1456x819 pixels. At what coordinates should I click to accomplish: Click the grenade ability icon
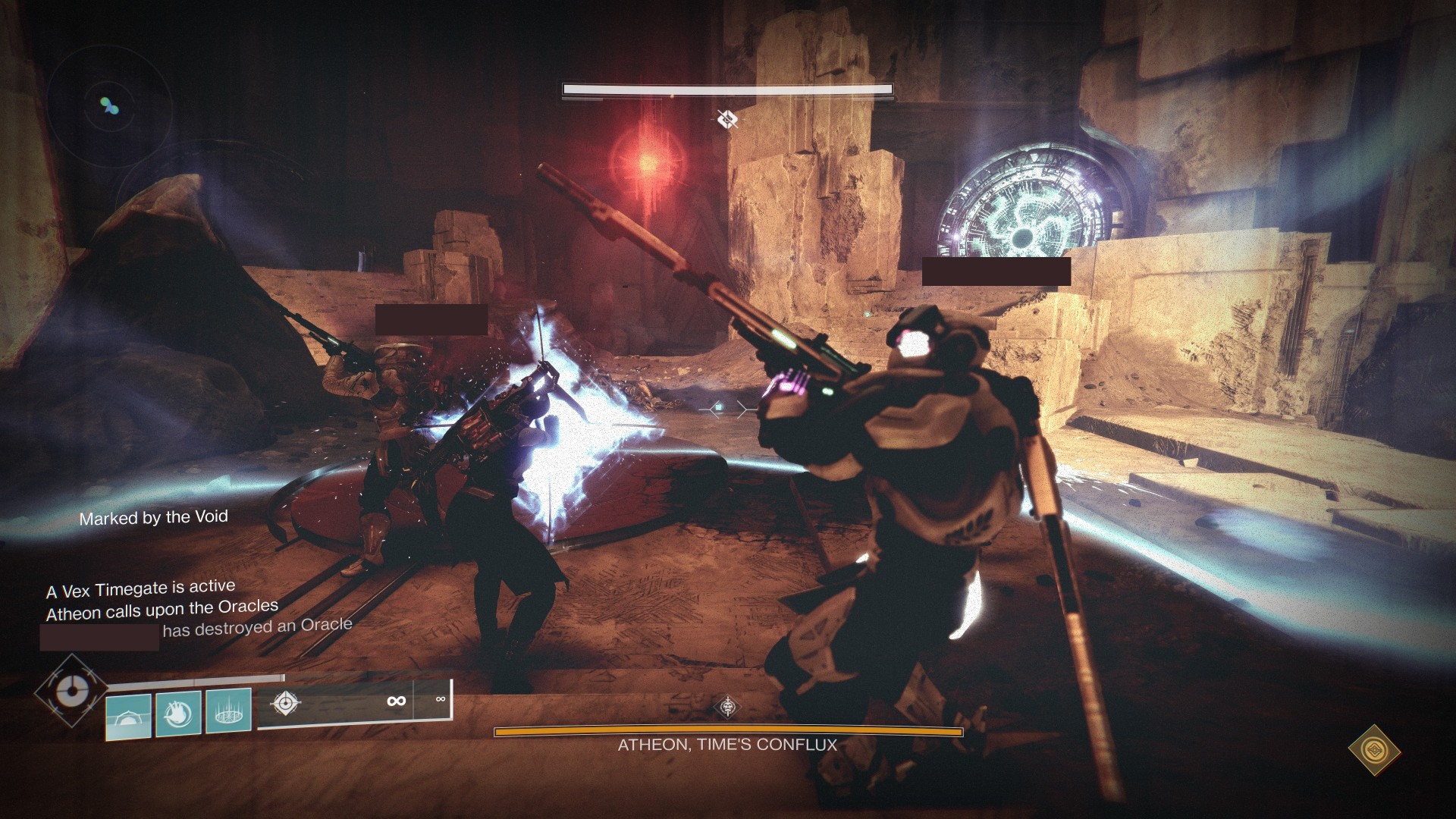tap(227, 711)
